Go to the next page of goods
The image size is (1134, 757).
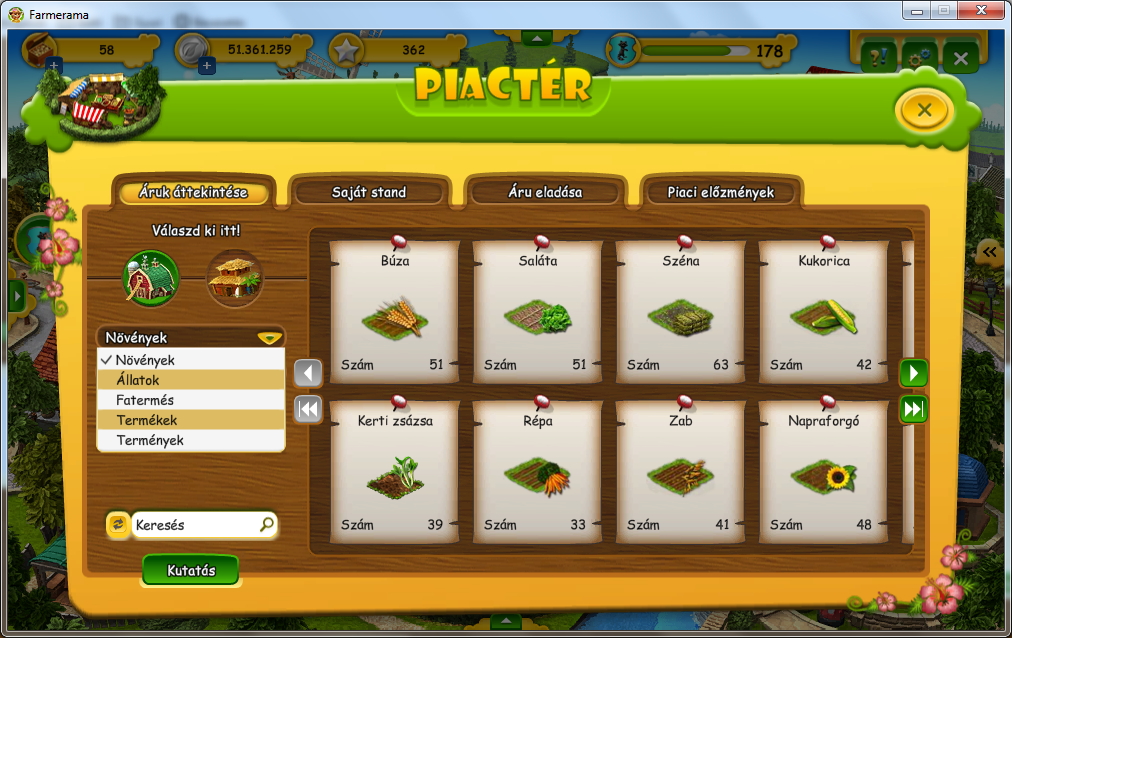pos(913,373)
